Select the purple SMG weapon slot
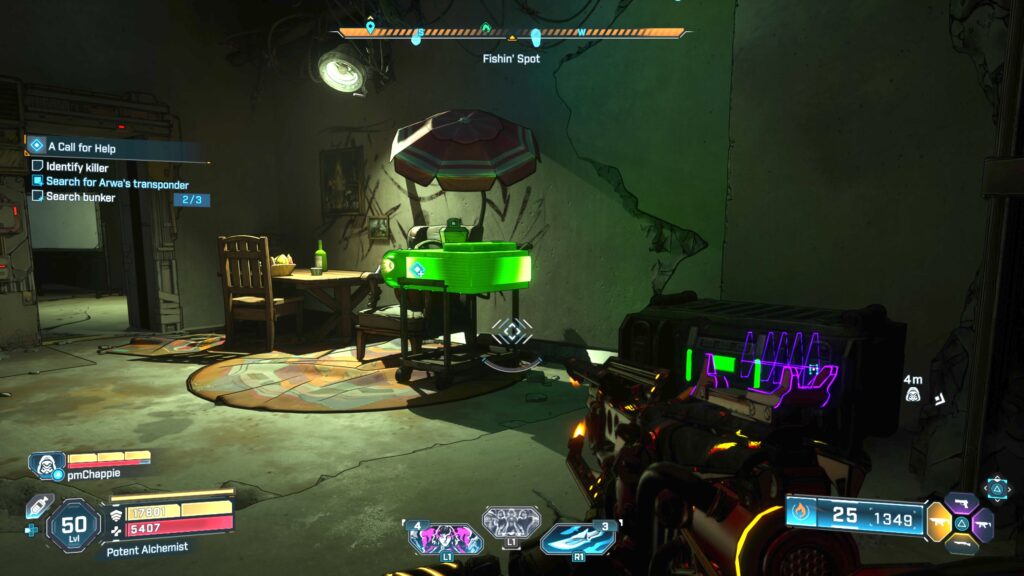Image resolution: width=1024 pixels, height=576 pixels. point(984,523)
